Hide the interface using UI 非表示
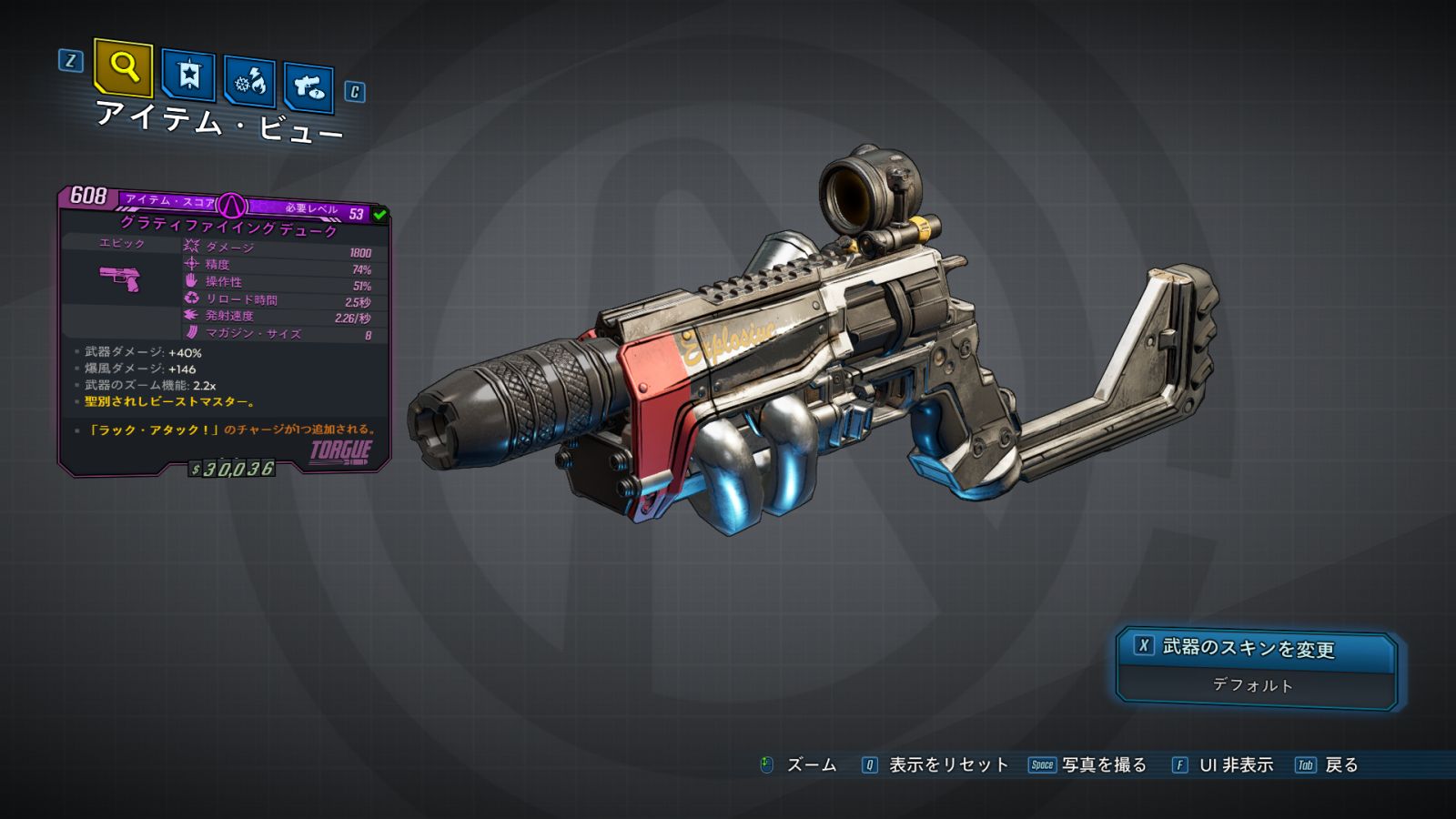 [1235, 765]
